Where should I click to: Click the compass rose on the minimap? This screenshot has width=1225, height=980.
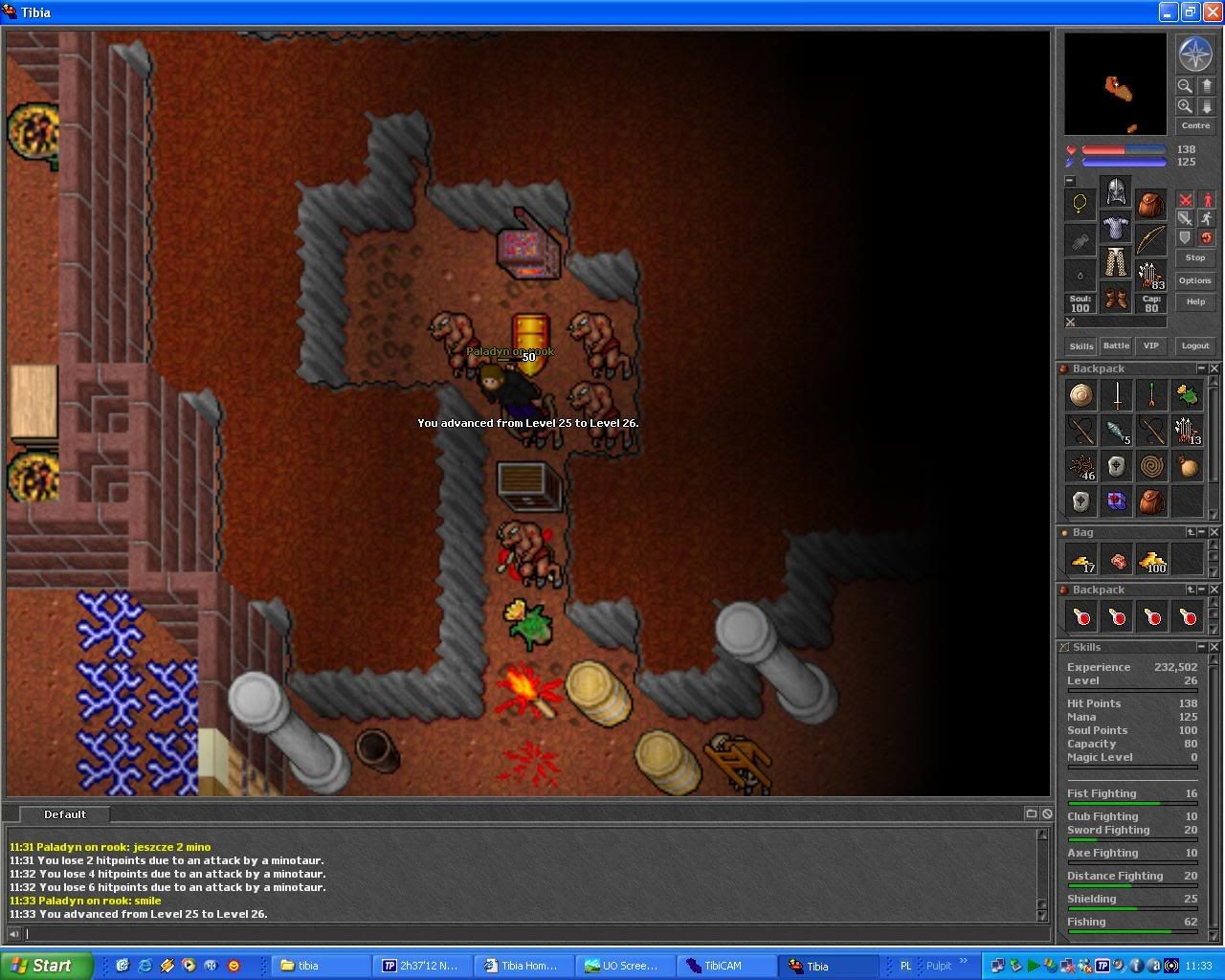click(1195, 55)
